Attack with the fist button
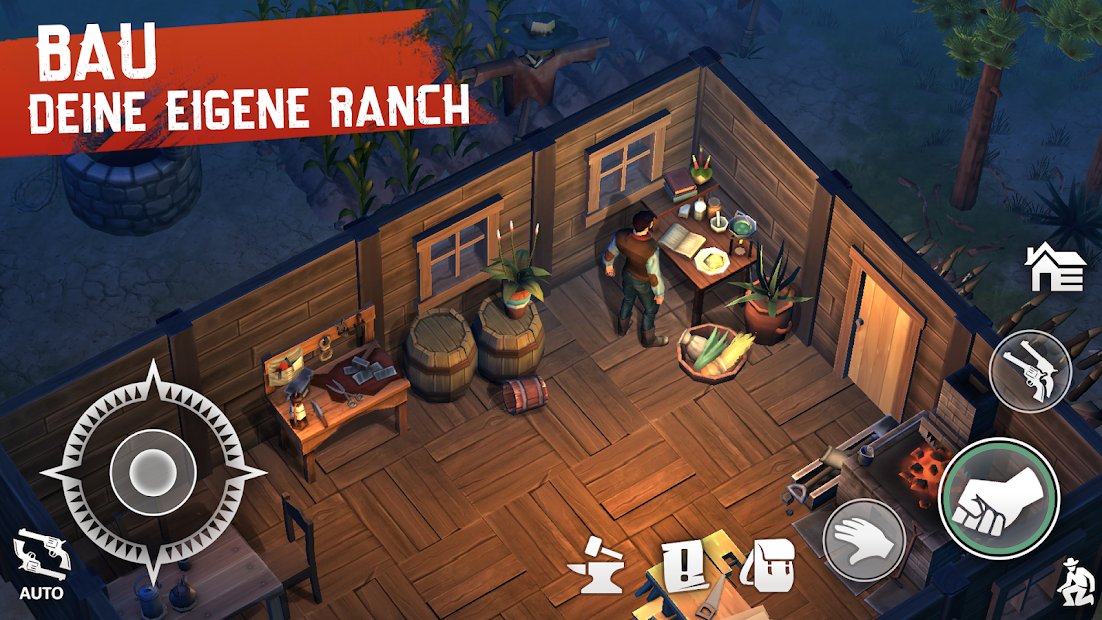Image resolution: width=1102 pixels, height=620 pixels. click(998, 498)
